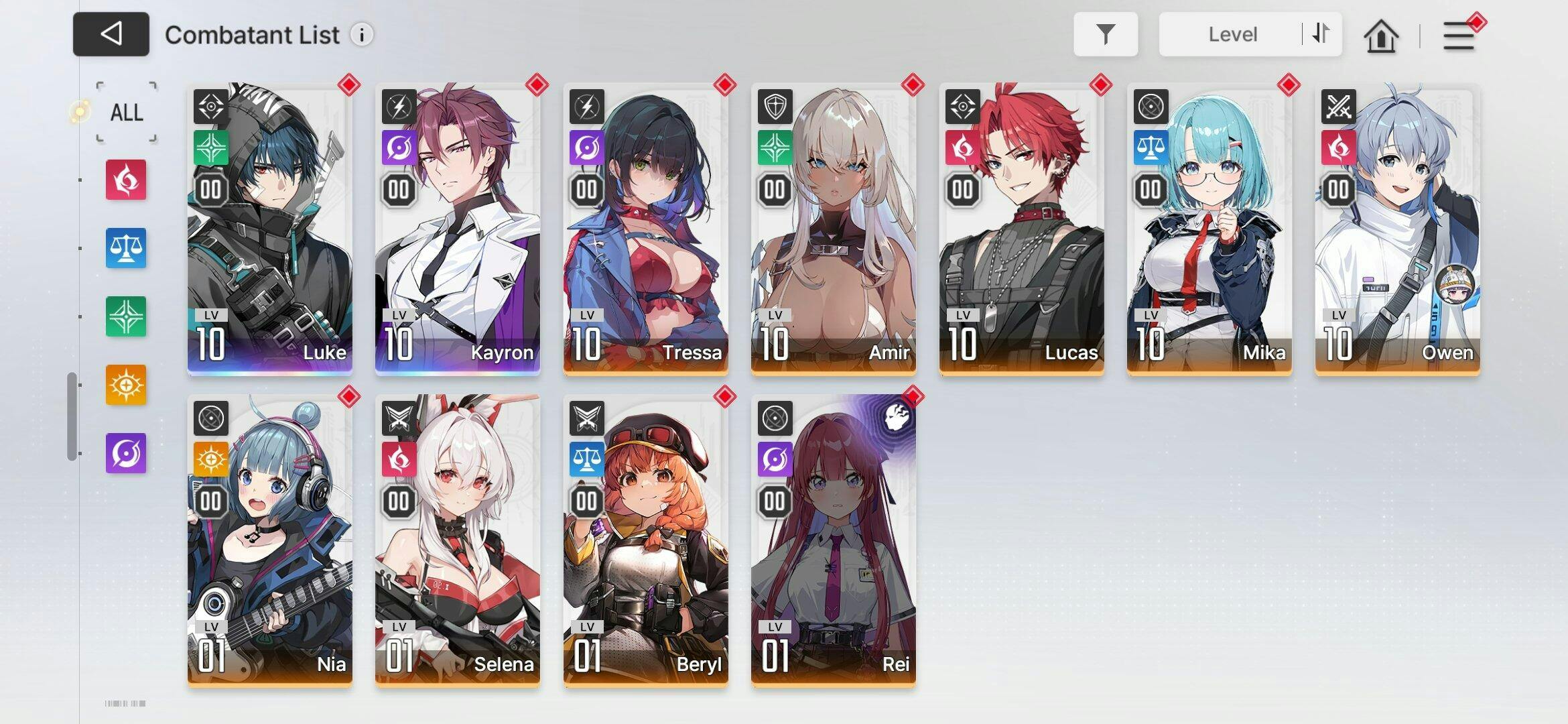Filter by the orange sun attribute
This screenshot has height=724, width=1568.
(126, 385)
